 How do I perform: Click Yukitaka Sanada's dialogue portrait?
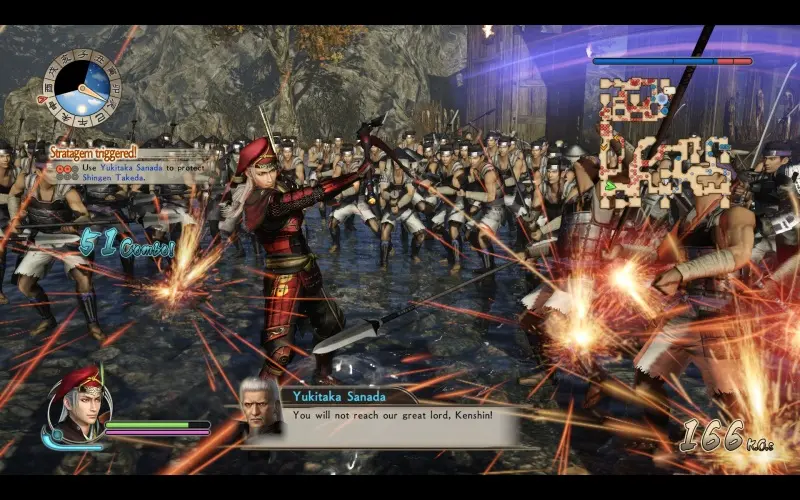262,407
